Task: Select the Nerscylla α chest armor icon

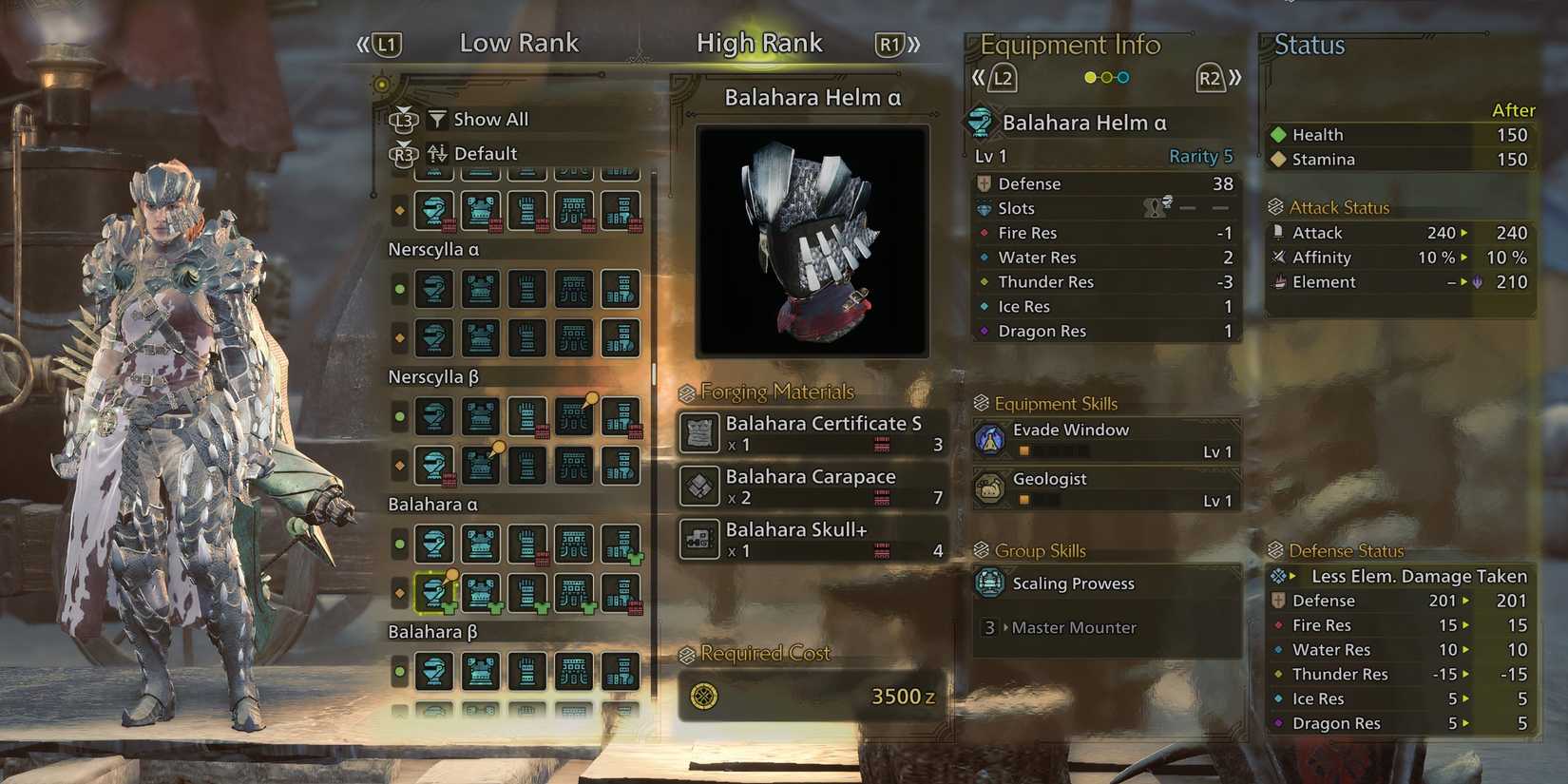Action: click(x=480, y=289)
